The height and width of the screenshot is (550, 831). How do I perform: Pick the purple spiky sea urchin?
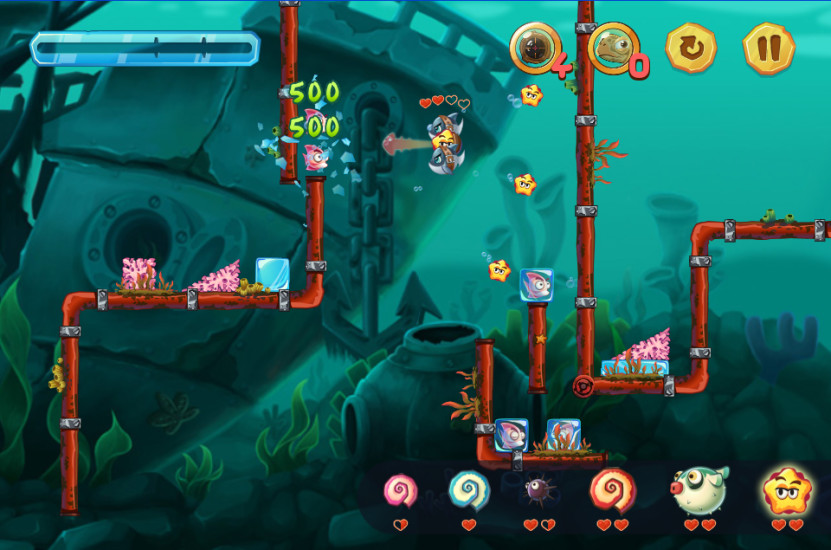(x=538, y=491)
